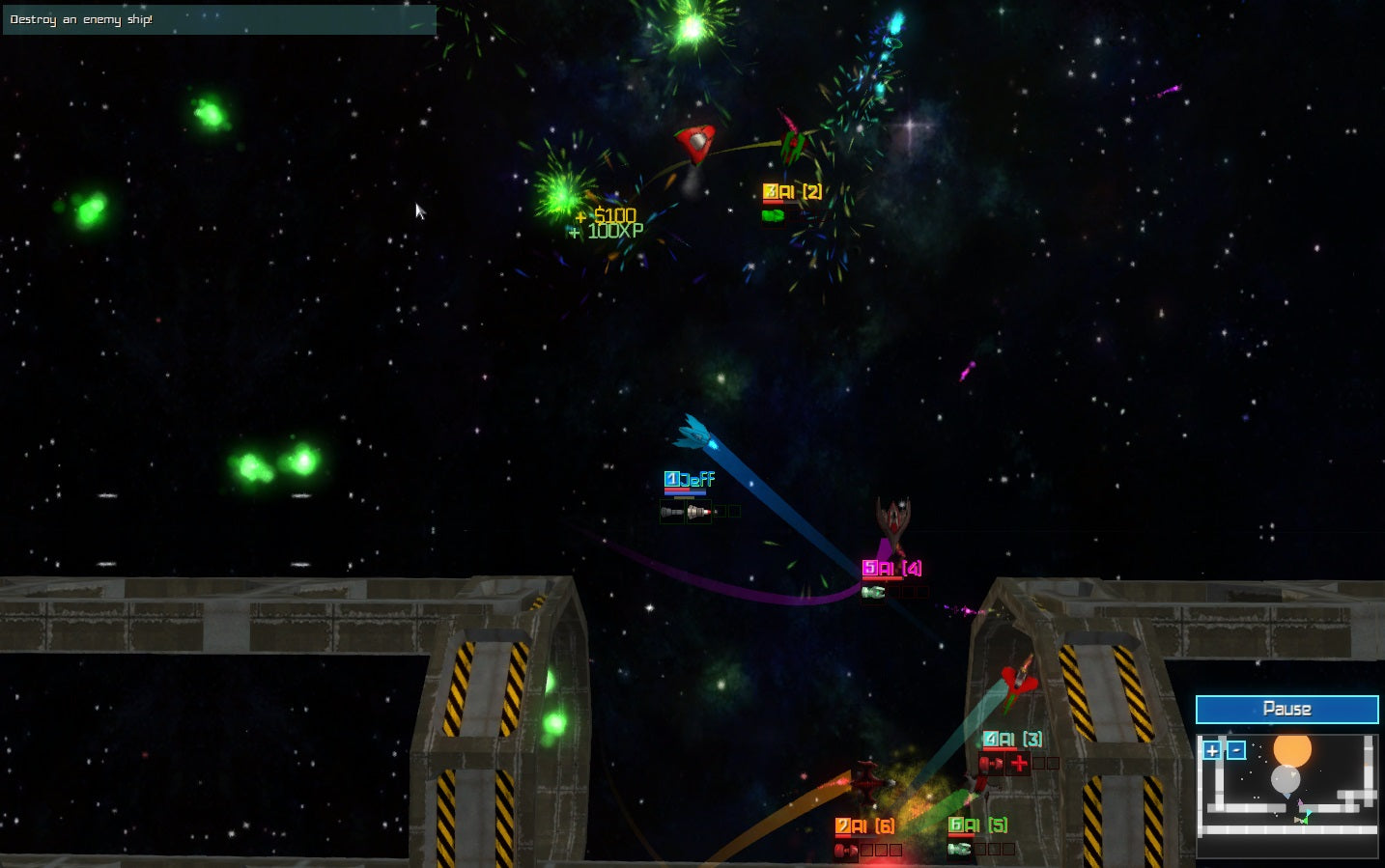Click the yellow number badge of AI (2)
Viewport: 1385px width, 868px height.
(x=770, y=191)
